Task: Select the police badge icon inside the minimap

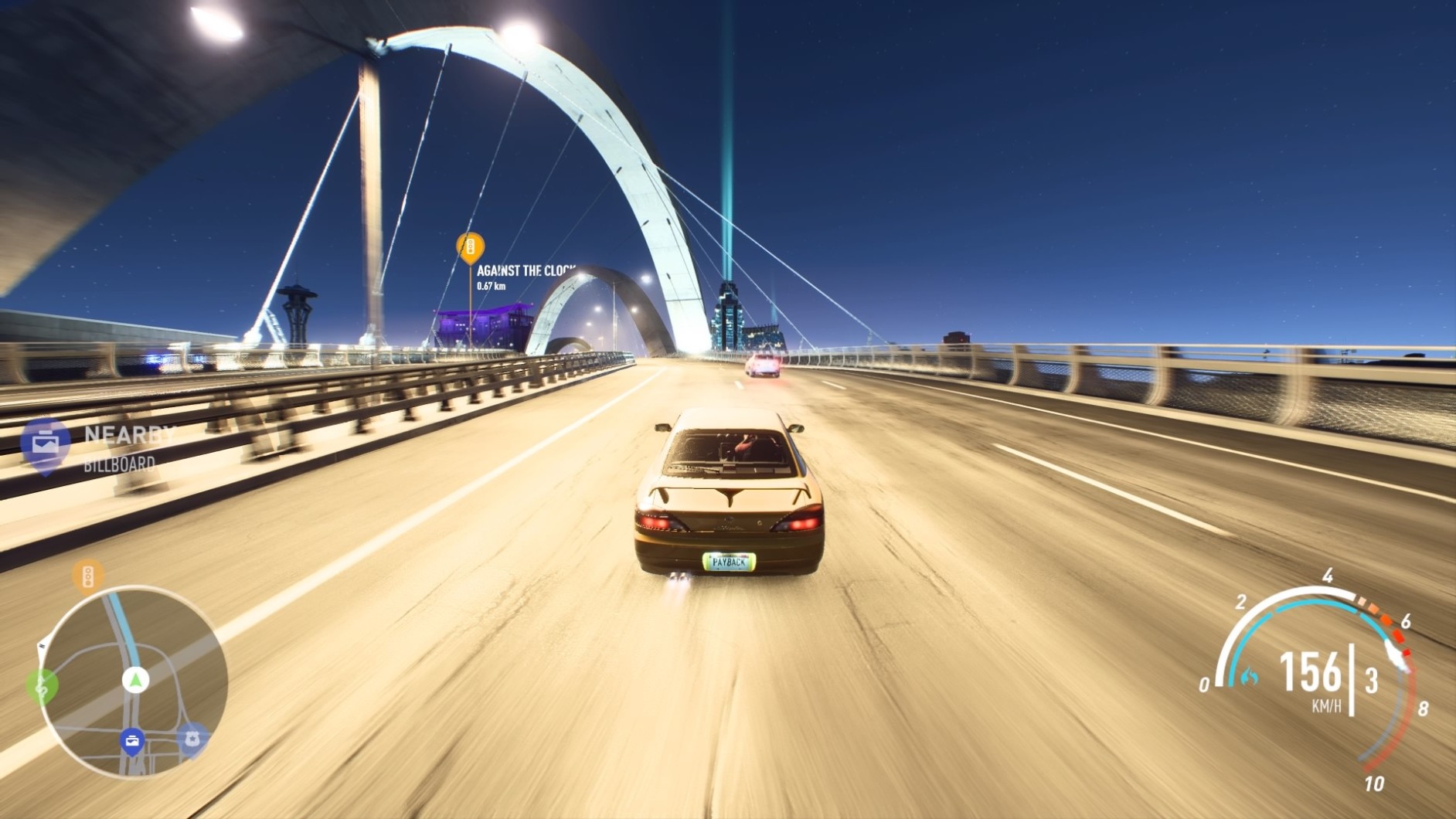Action: pyautogui.click(x=192, y=737)
